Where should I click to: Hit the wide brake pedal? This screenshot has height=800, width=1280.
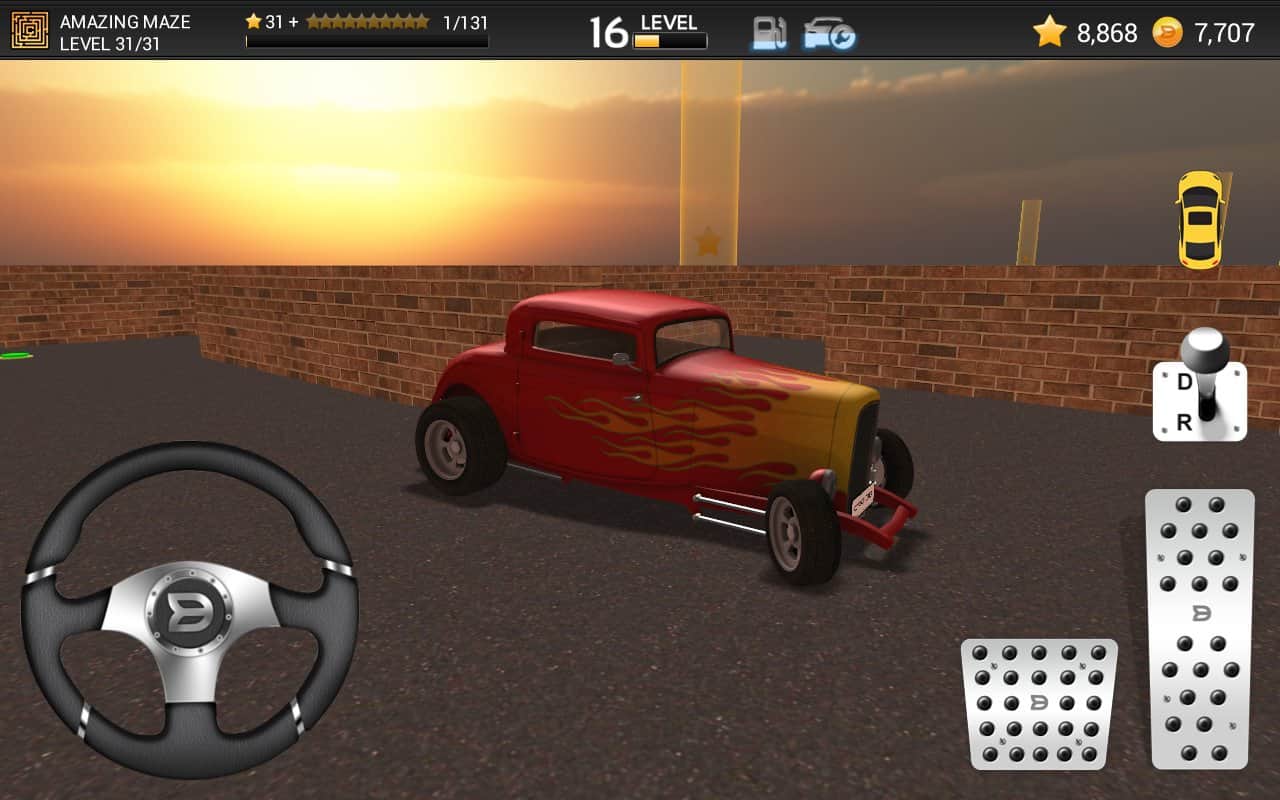coord(1039,704)
